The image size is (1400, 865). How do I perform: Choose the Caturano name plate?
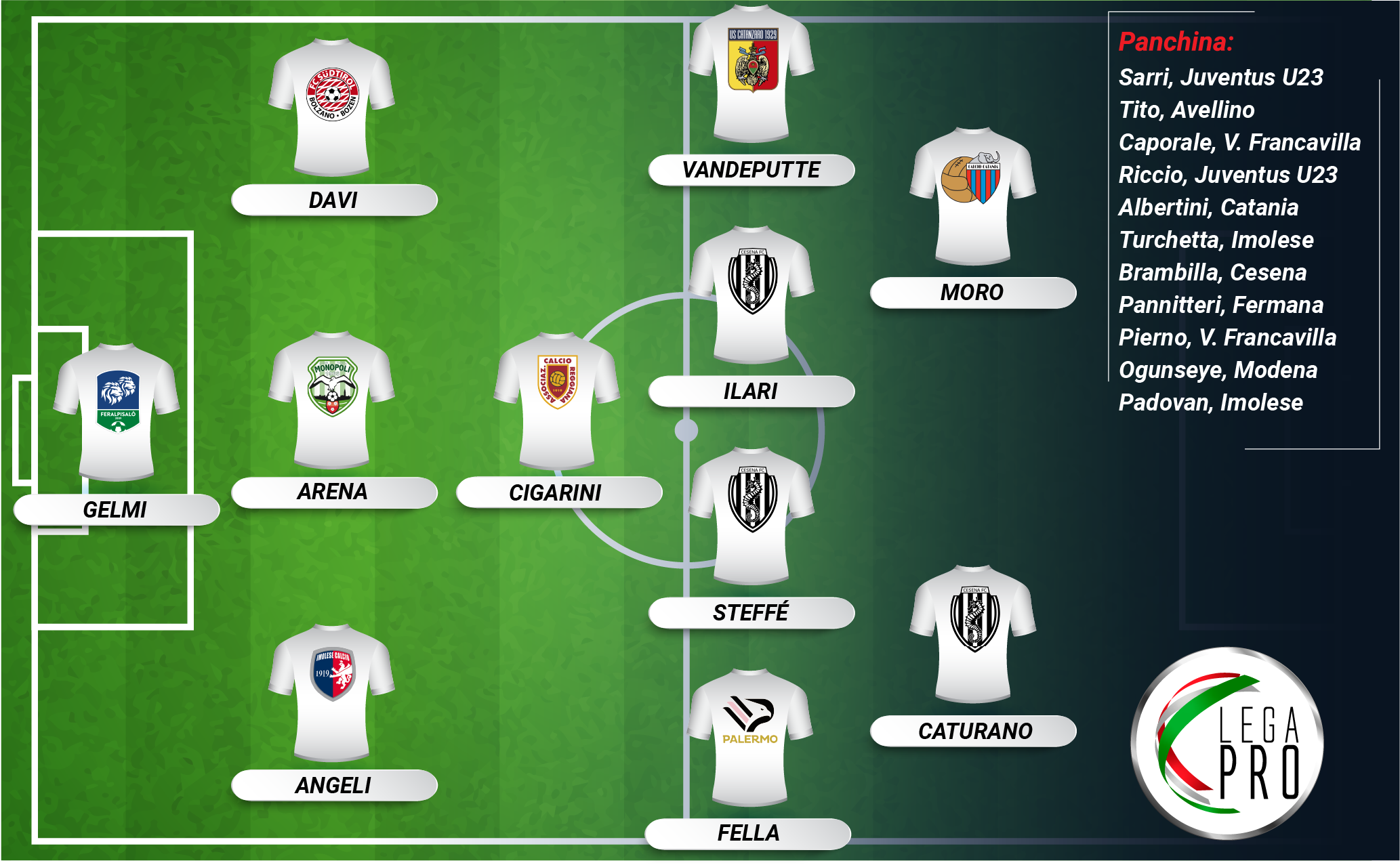coord(974,732)
